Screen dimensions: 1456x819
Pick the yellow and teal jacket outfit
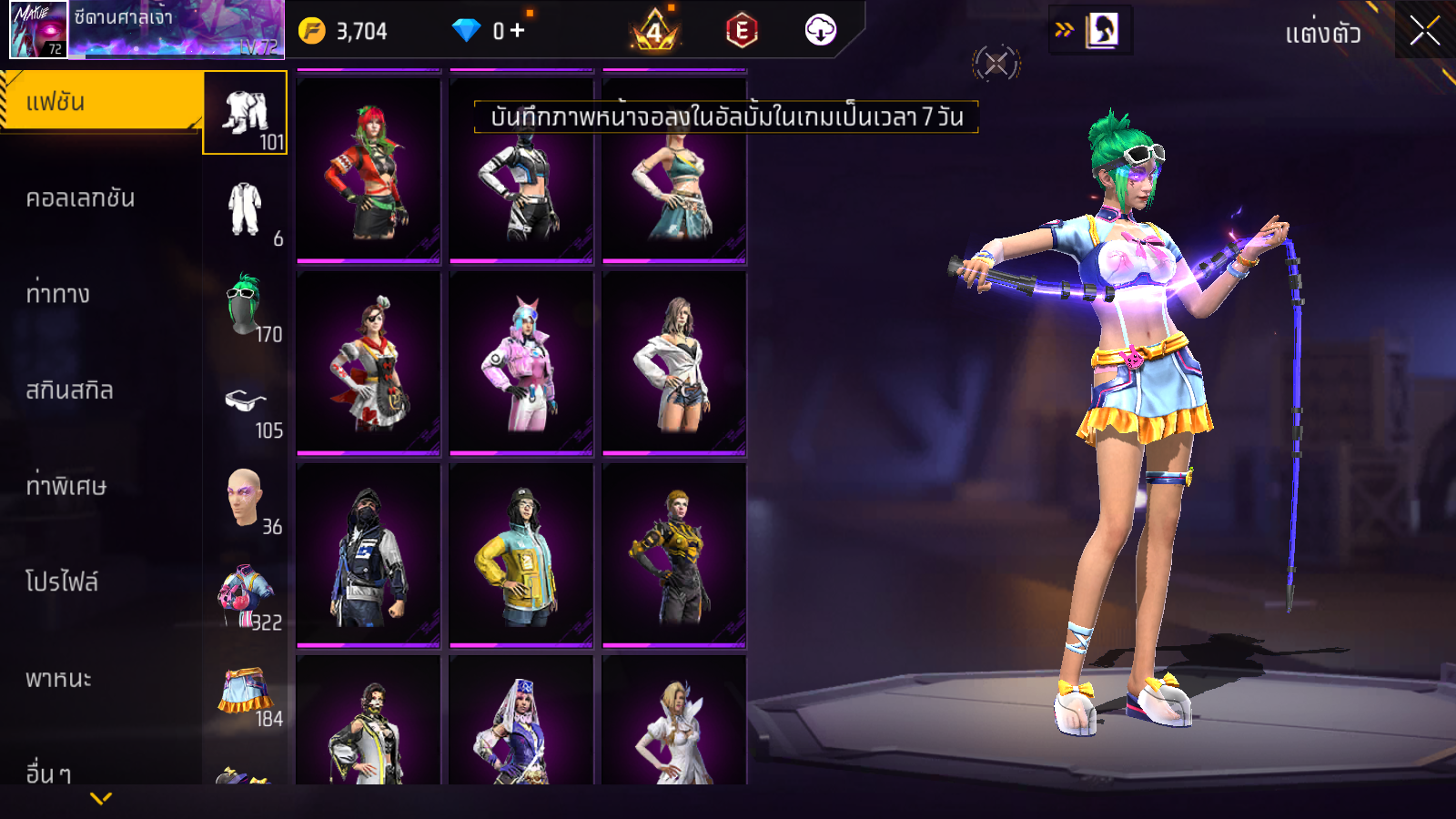521,555
